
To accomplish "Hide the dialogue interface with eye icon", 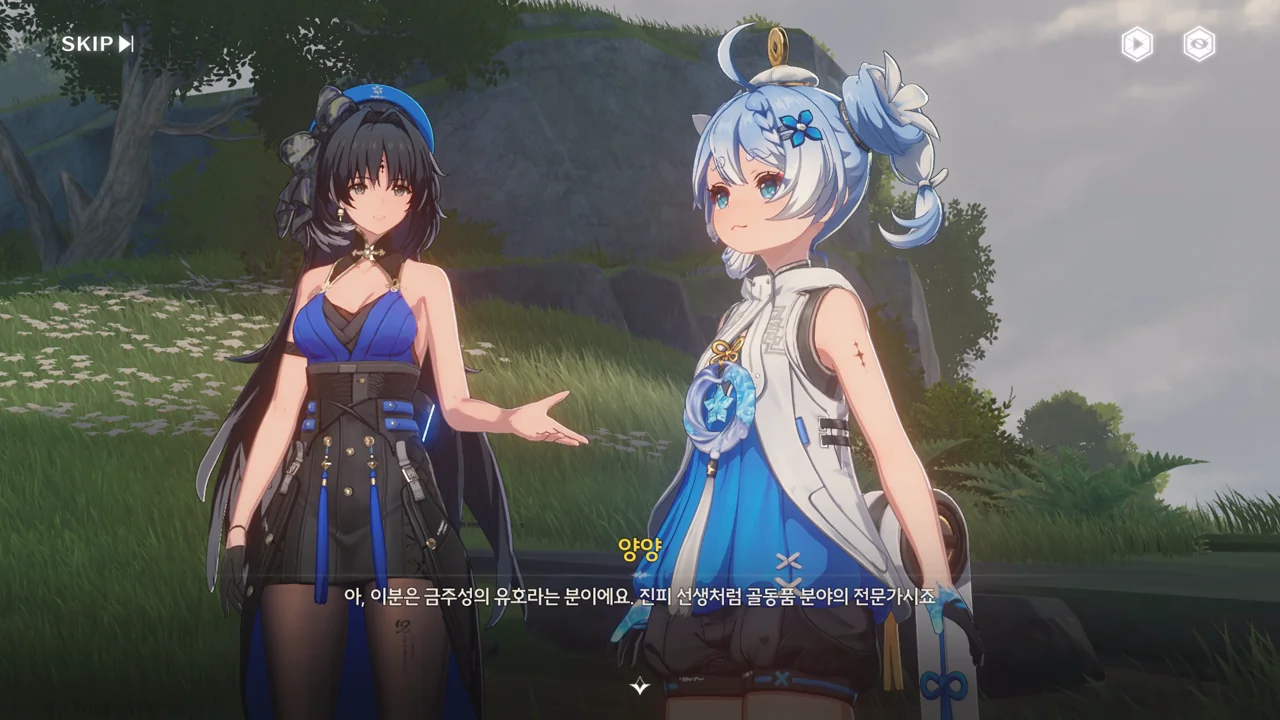I will [x=1199, y=44].
